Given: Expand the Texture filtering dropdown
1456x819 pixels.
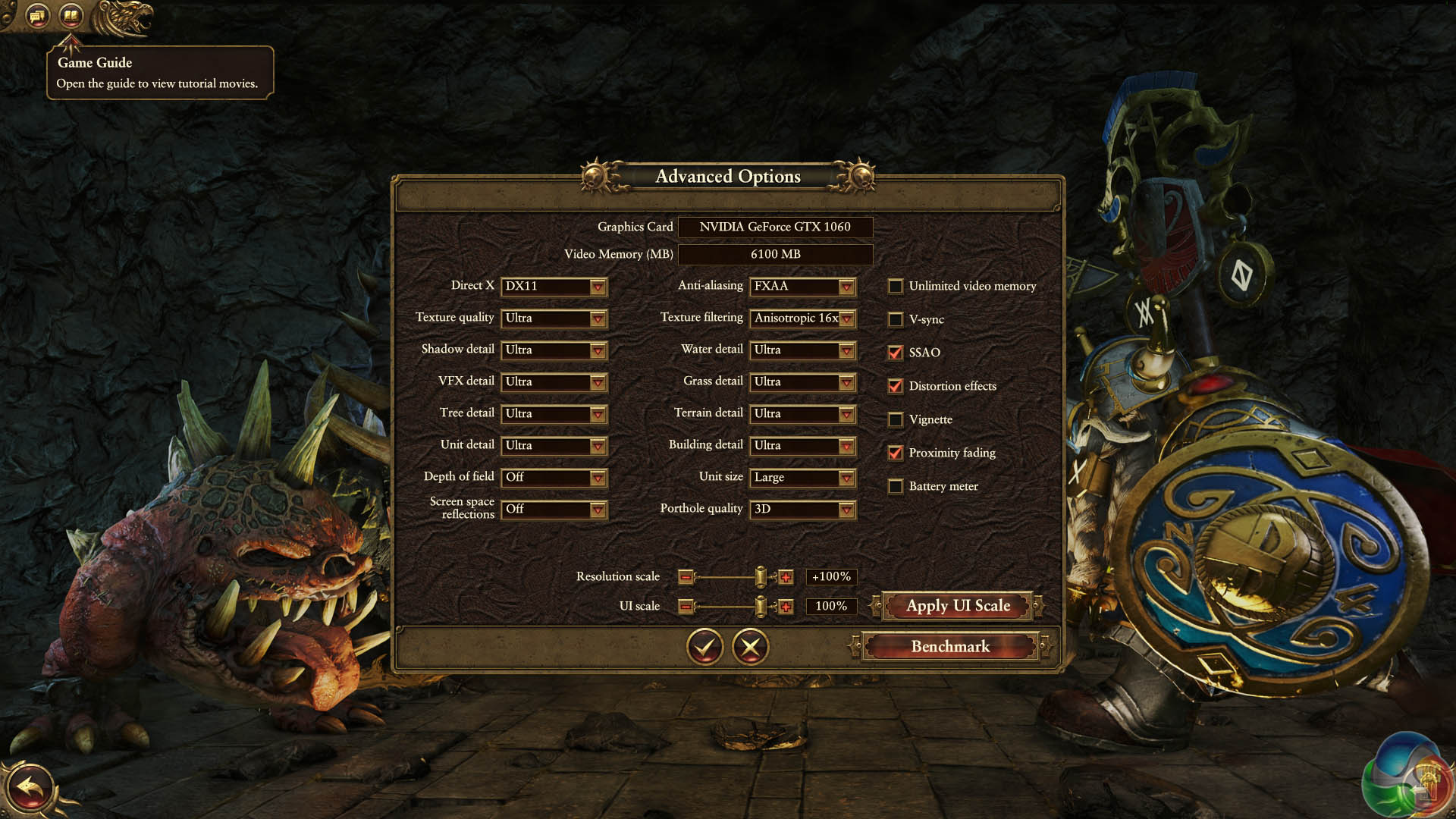Looking at the screenshot, I should [x=803, y=318].
